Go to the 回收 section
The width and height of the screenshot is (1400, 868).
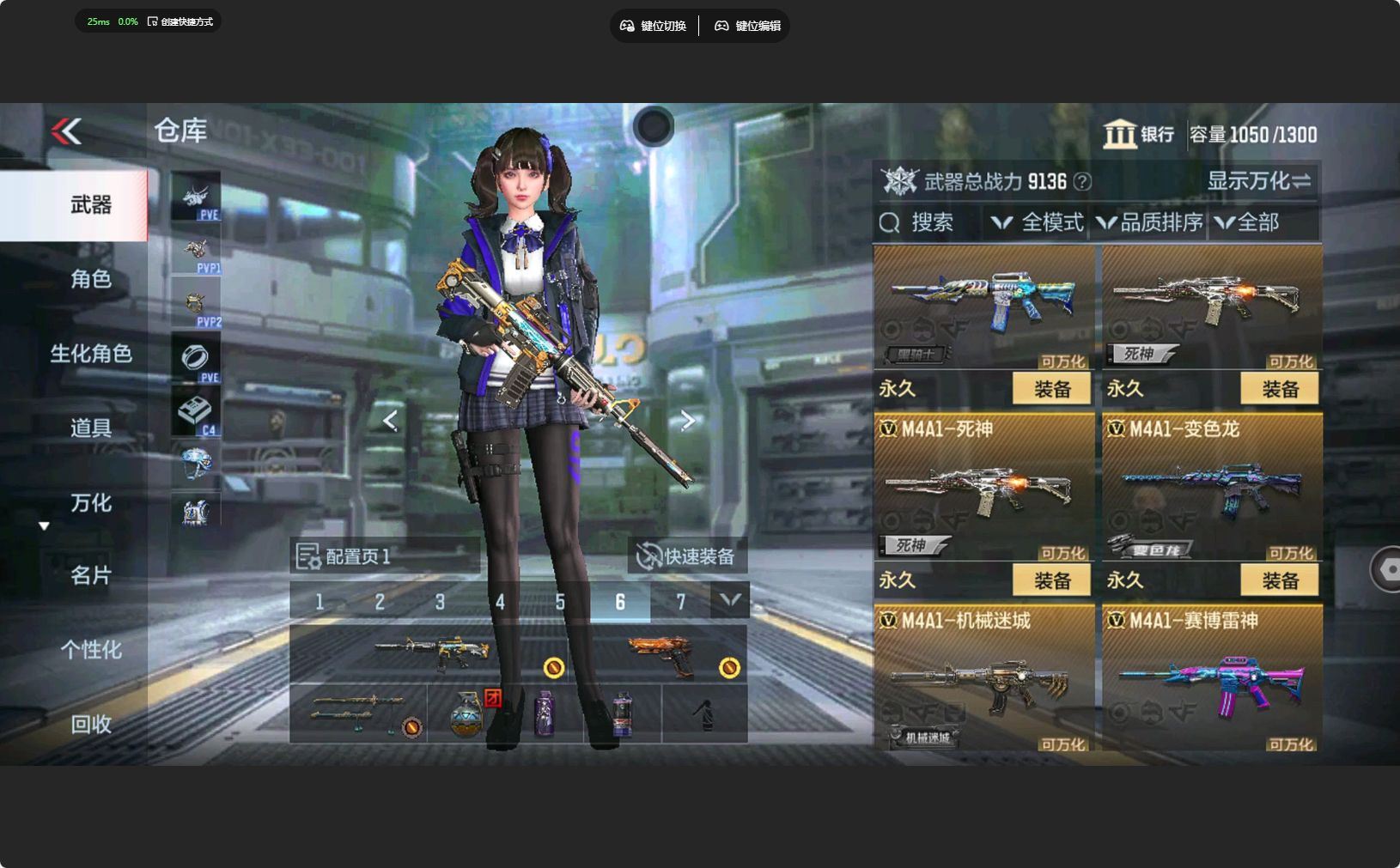pyautogui.click(x=90, y=725)
